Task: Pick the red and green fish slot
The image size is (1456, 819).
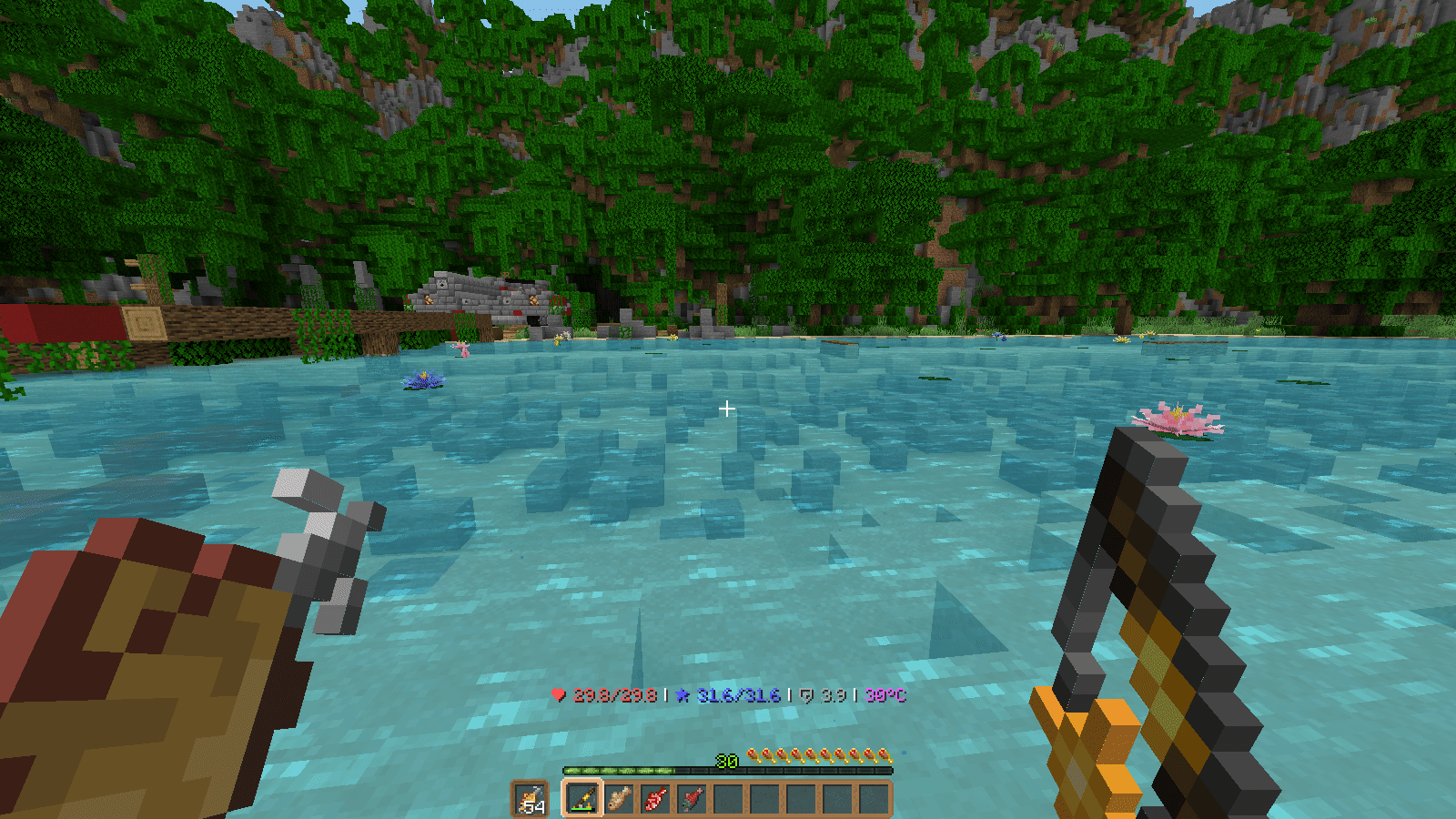Action: [x=692, y=799]
